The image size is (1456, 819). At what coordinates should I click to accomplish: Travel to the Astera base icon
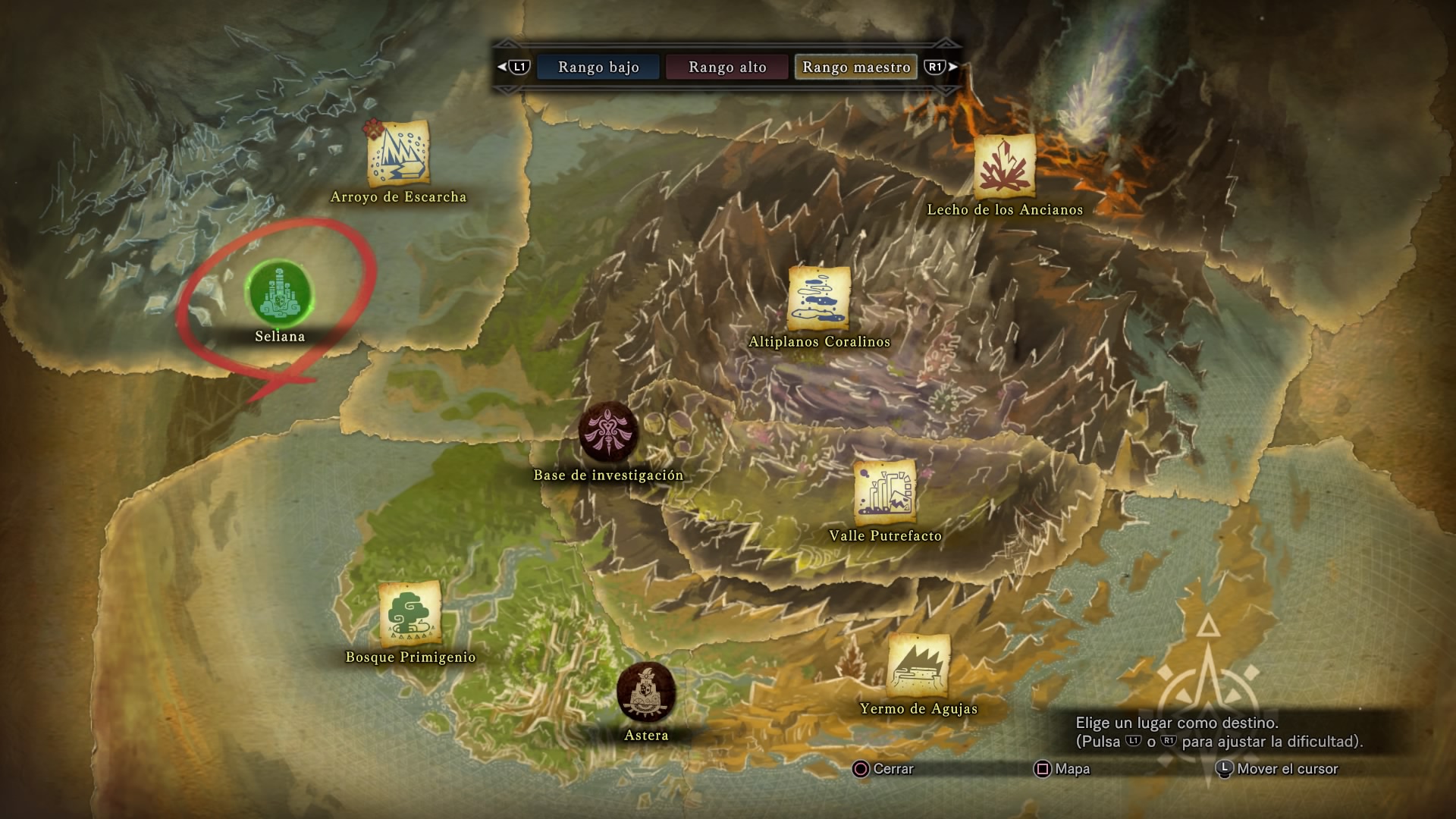[646, 693]
